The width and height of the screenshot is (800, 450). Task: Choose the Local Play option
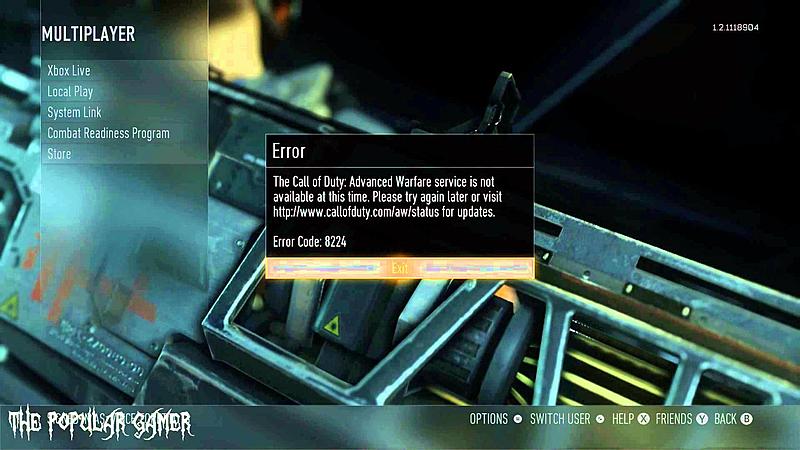click(70, 92)
